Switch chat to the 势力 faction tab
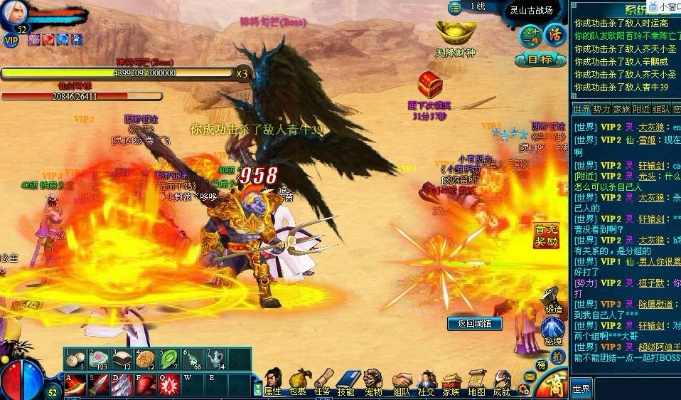Viewport: 681px width, 400px height. click(600, 108)
